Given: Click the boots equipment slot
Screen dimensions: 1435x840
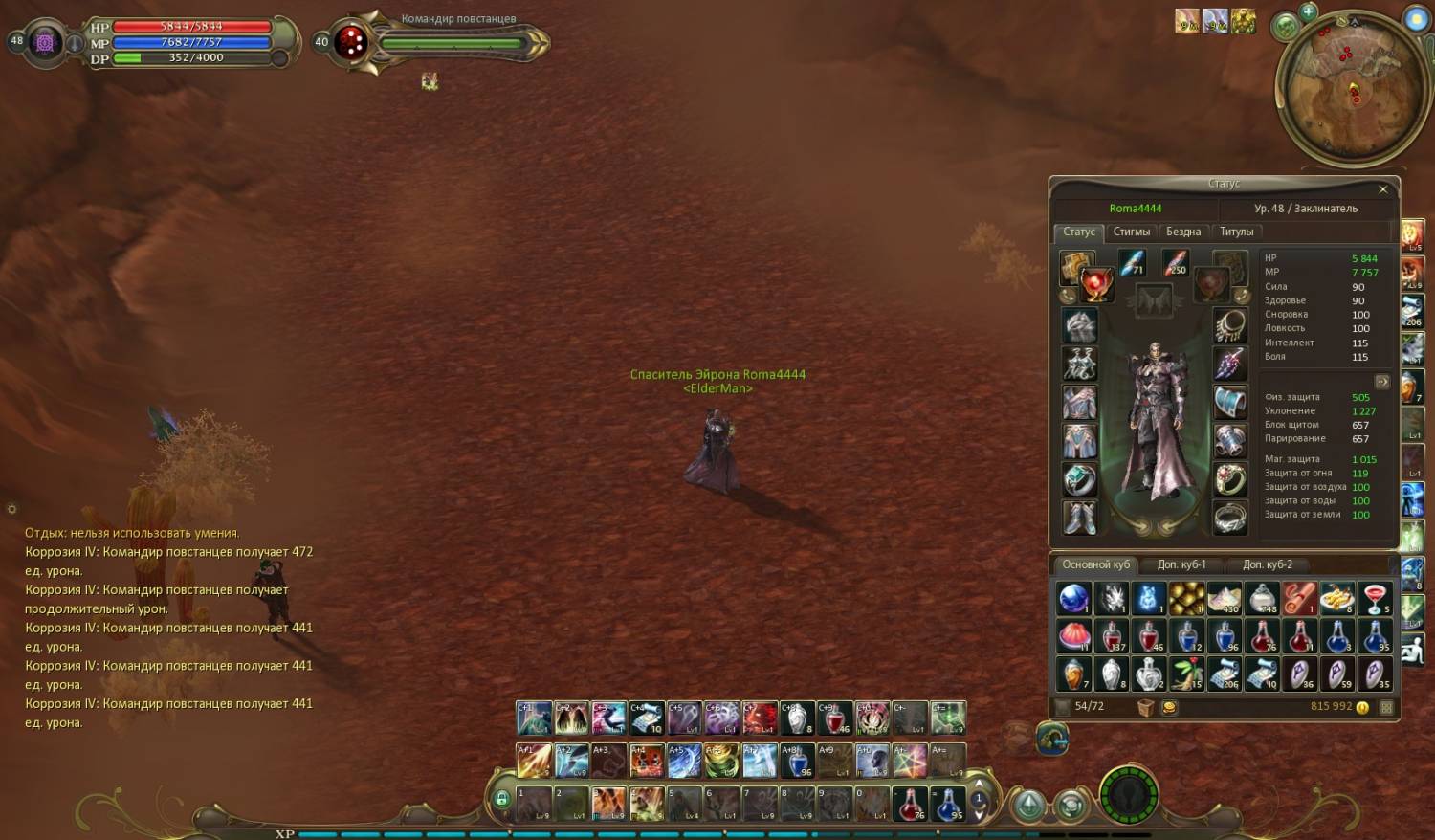Looking at the screenshot, I should pos(1079,518).
